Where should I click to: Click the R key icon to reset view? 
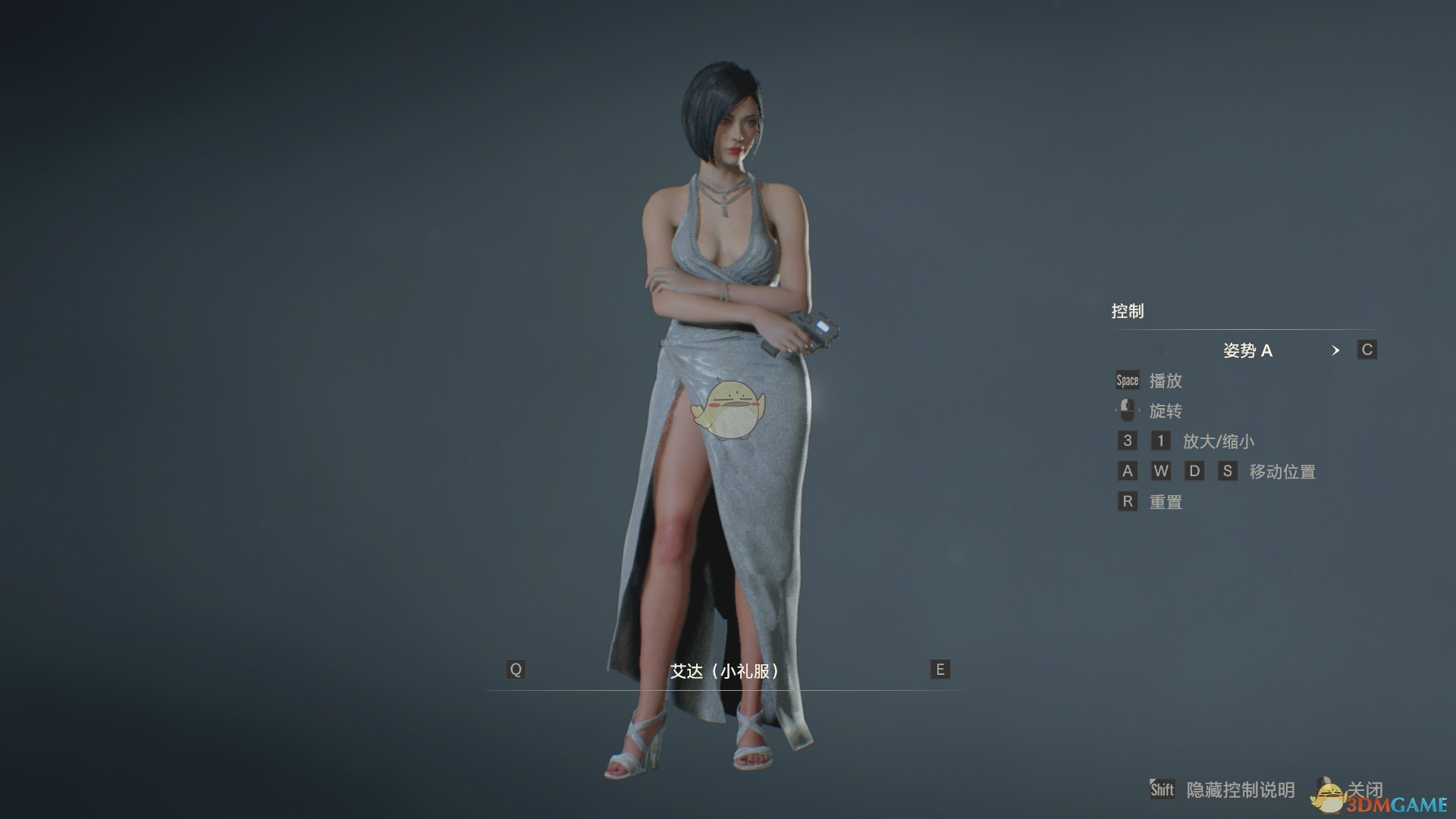(1127, 501)
